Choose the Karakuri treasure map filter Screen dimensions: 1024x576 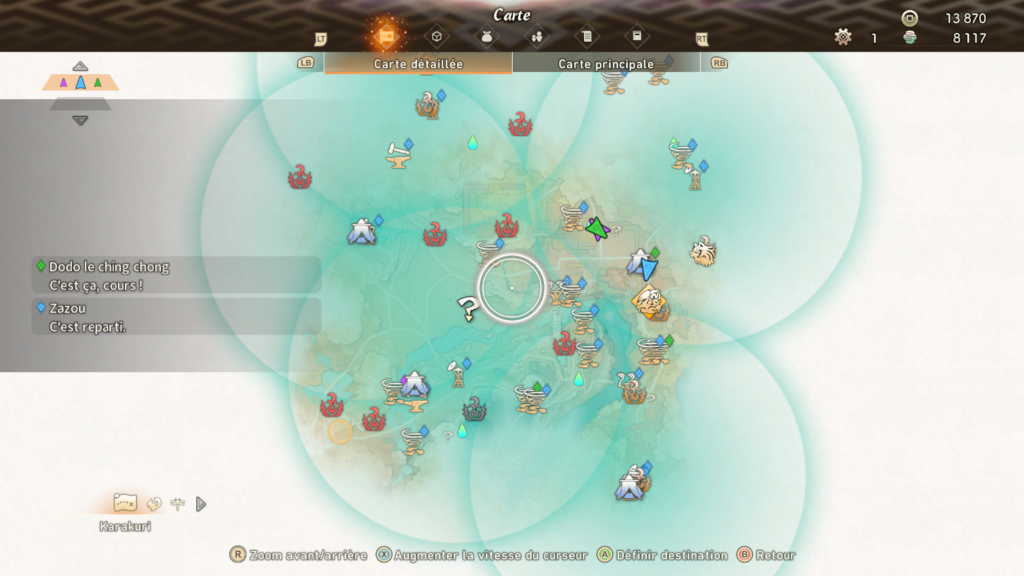tap(125, 502)
